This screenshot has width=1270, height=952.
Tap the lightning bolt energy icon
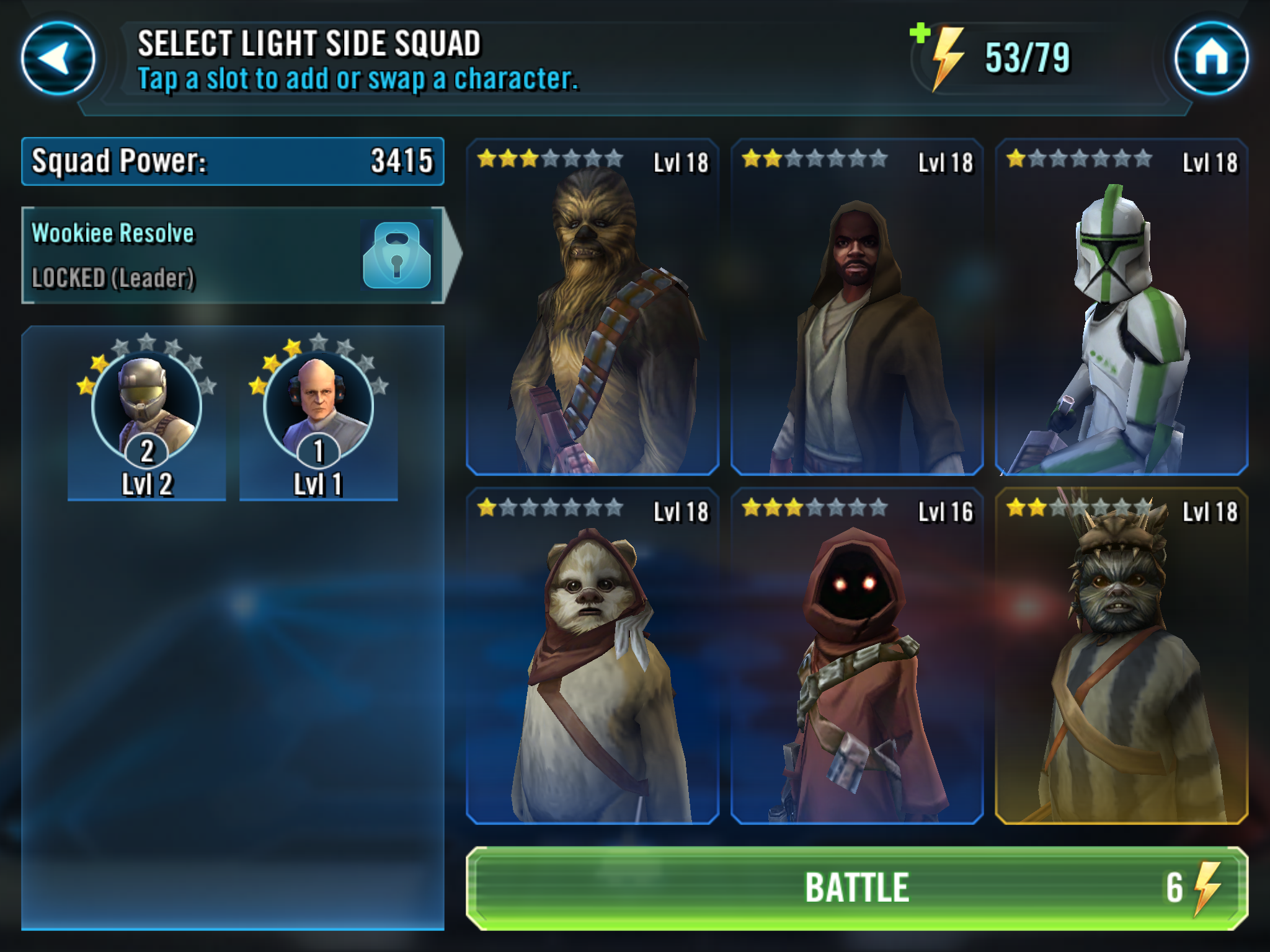[x=946, y=58]
